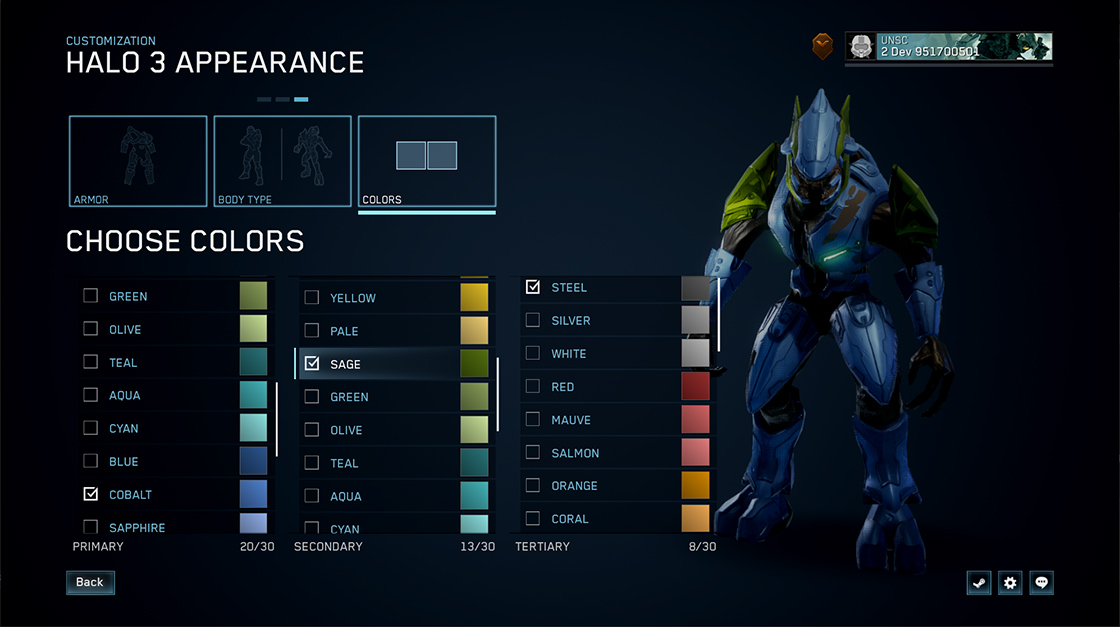Viewport: 1120px width, 627px height.
Task: Set the tertiary color to Mauve
Action: pyautogui.click(x=571, y=420)
